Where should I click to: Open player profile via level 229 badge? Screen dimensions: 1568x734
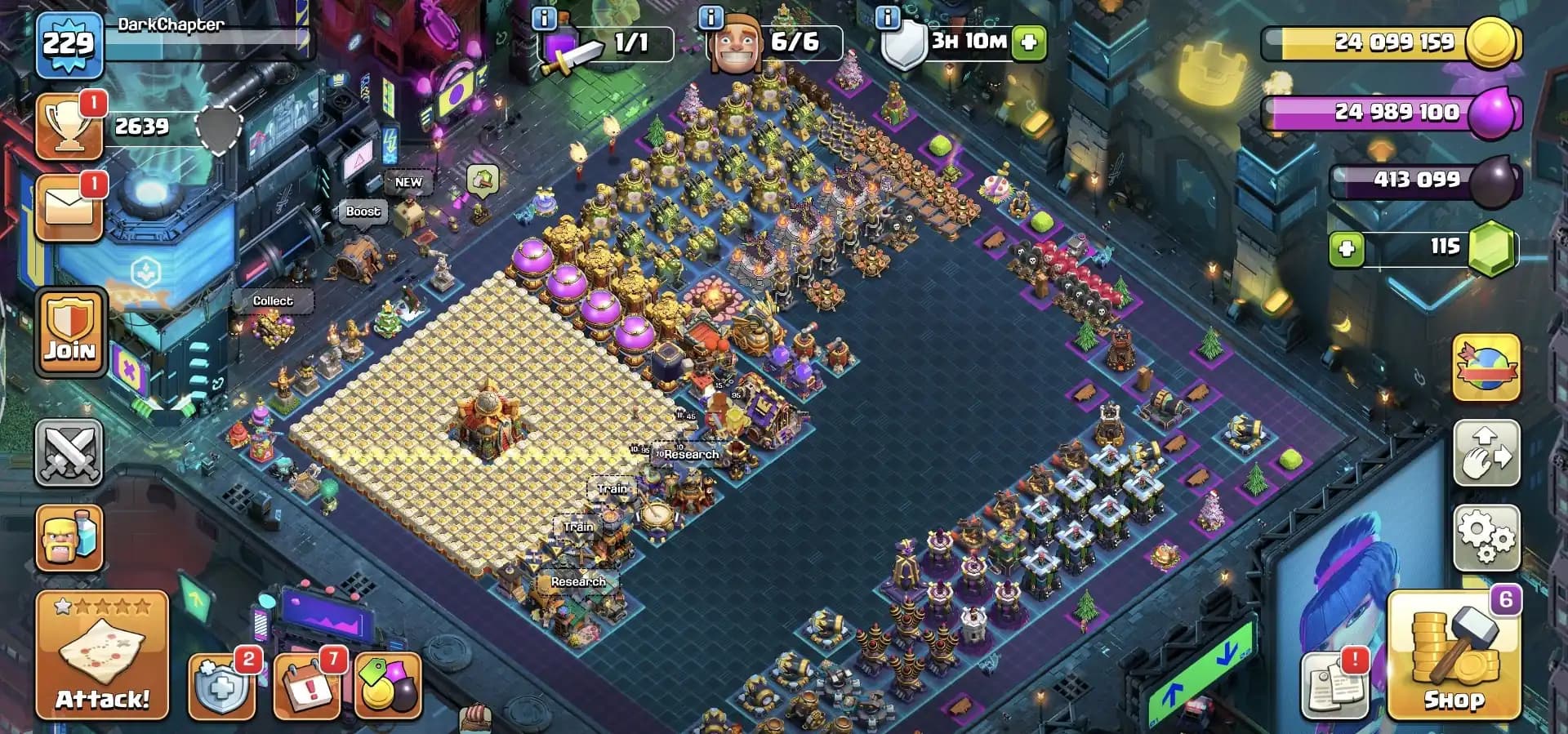tap(69, 45)
